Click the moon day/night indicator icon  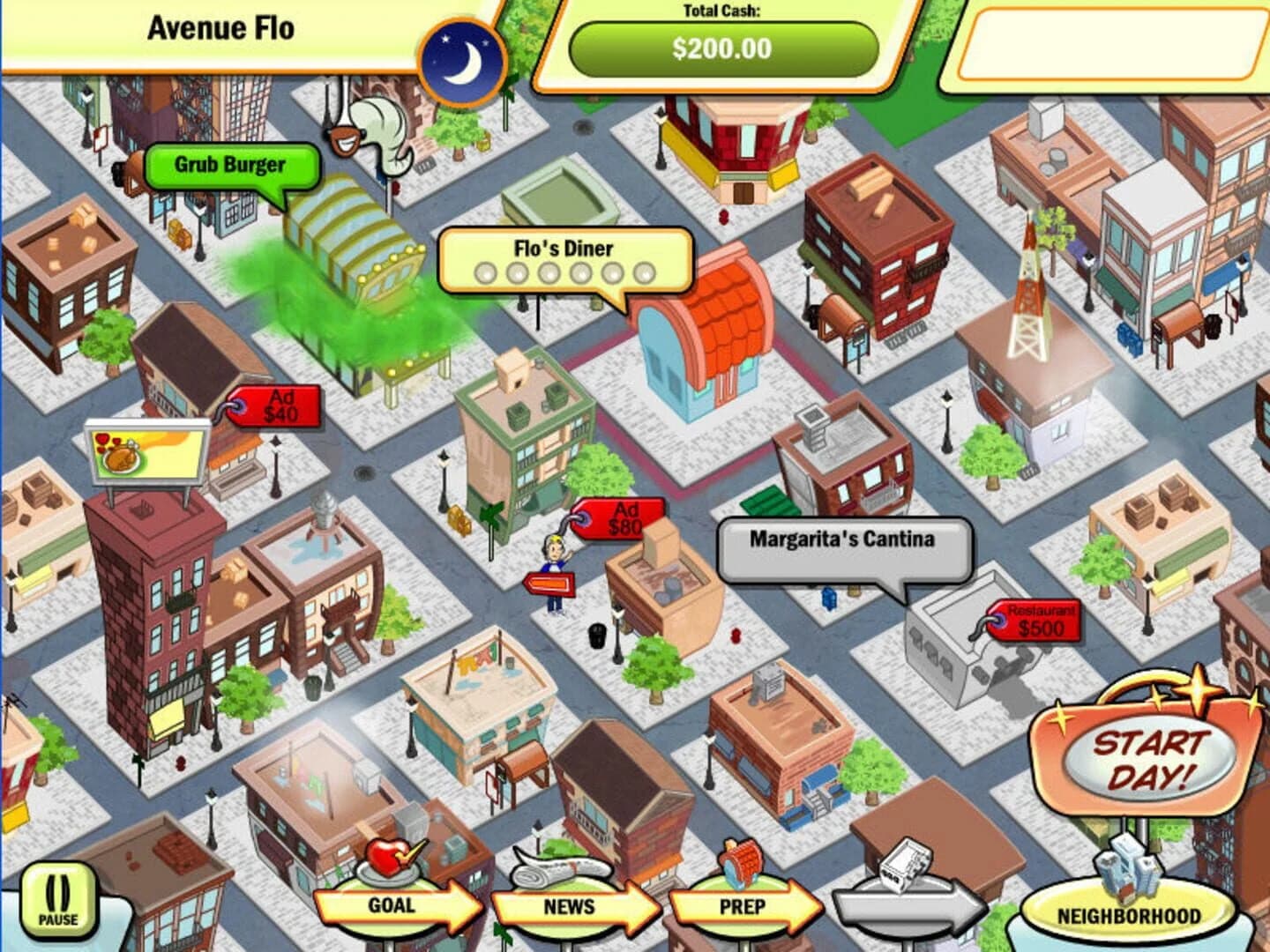465,55
